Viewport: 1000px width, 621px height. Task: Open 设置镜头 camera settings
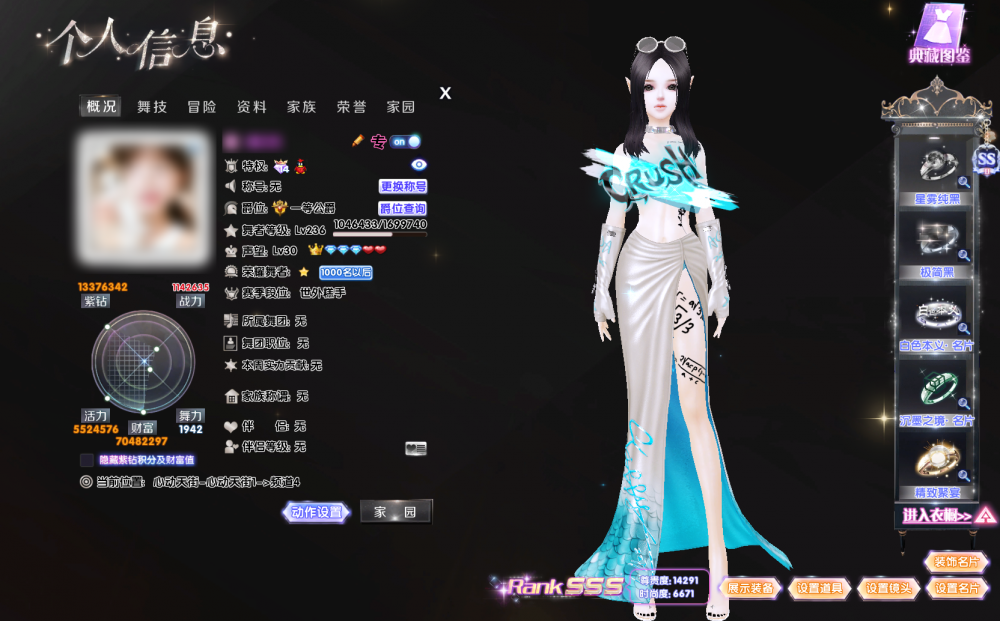(x=888, y=588)
